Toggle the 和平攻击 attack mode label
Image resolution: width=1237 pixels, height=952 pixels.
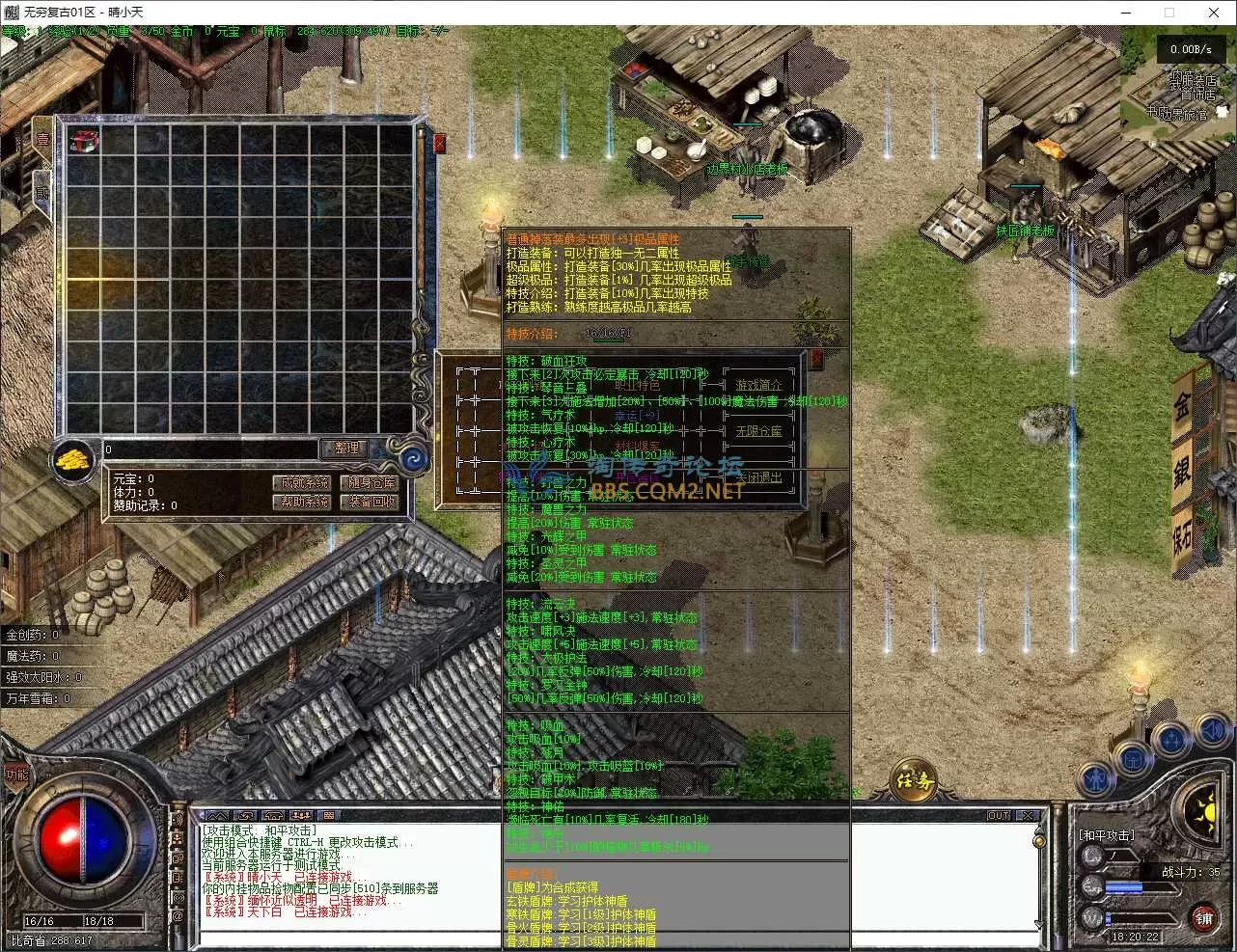pyautogui.click(x=1106, y=834)
